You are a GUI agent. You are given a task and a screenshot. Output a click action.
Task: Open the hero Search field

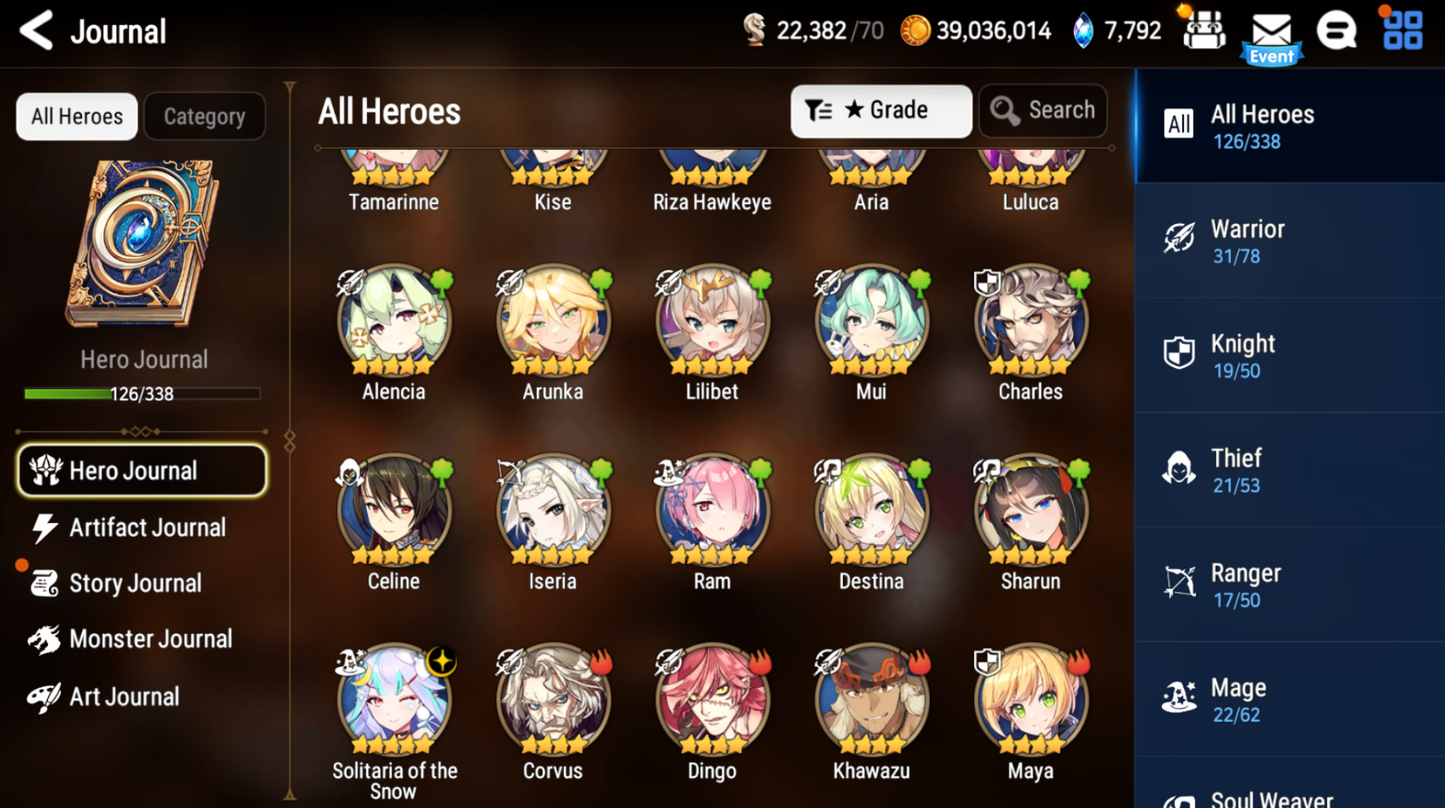pos(1043,110)
